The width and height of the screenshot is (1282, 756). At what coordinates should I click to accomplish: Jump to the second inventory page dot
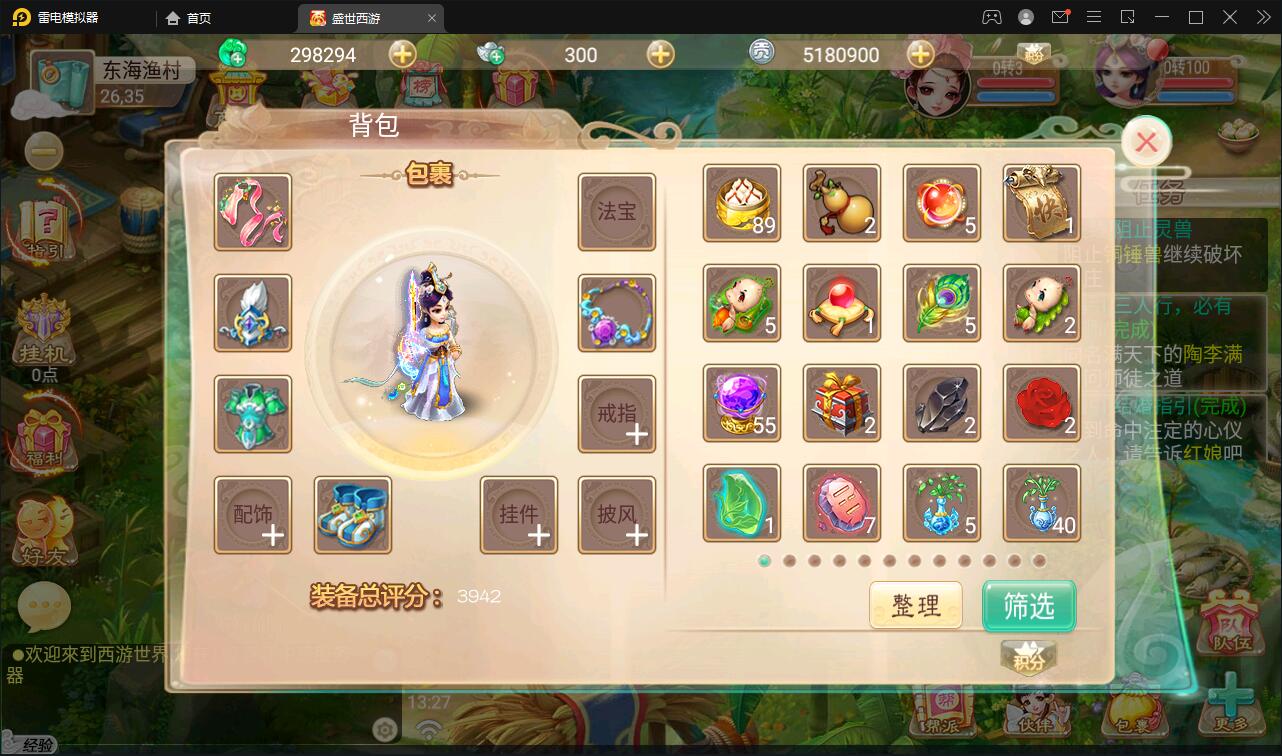tap(788, 563)
